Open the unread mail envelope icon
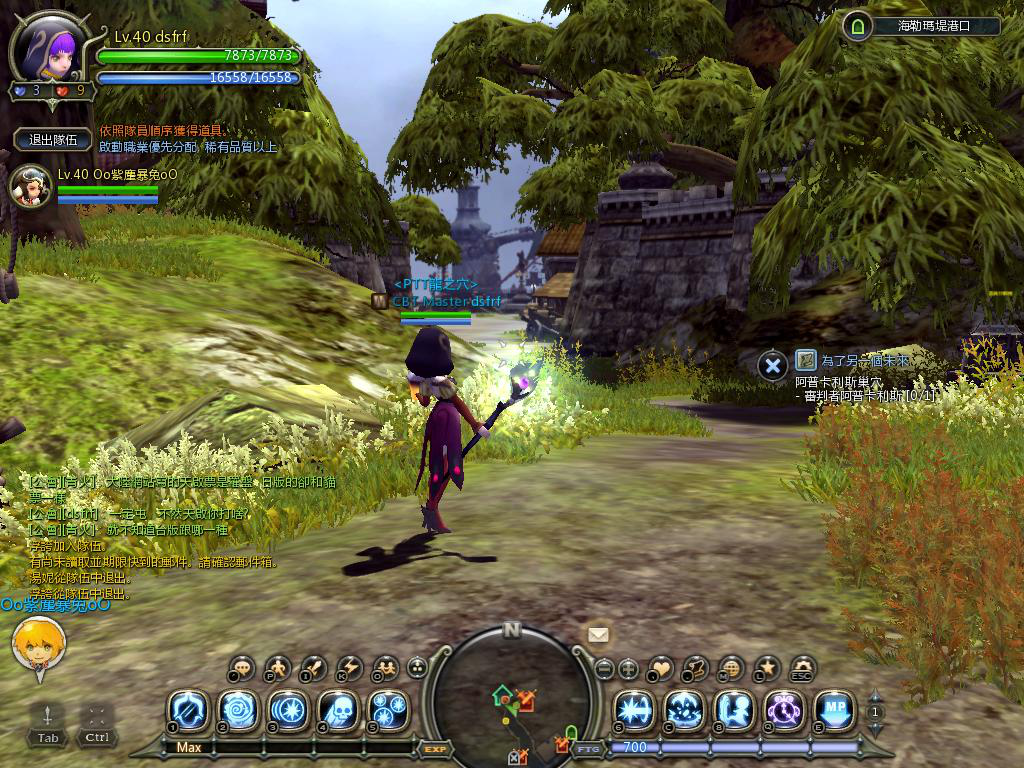The width and height of the screenshot is (1024, 768). click(598, 635)
